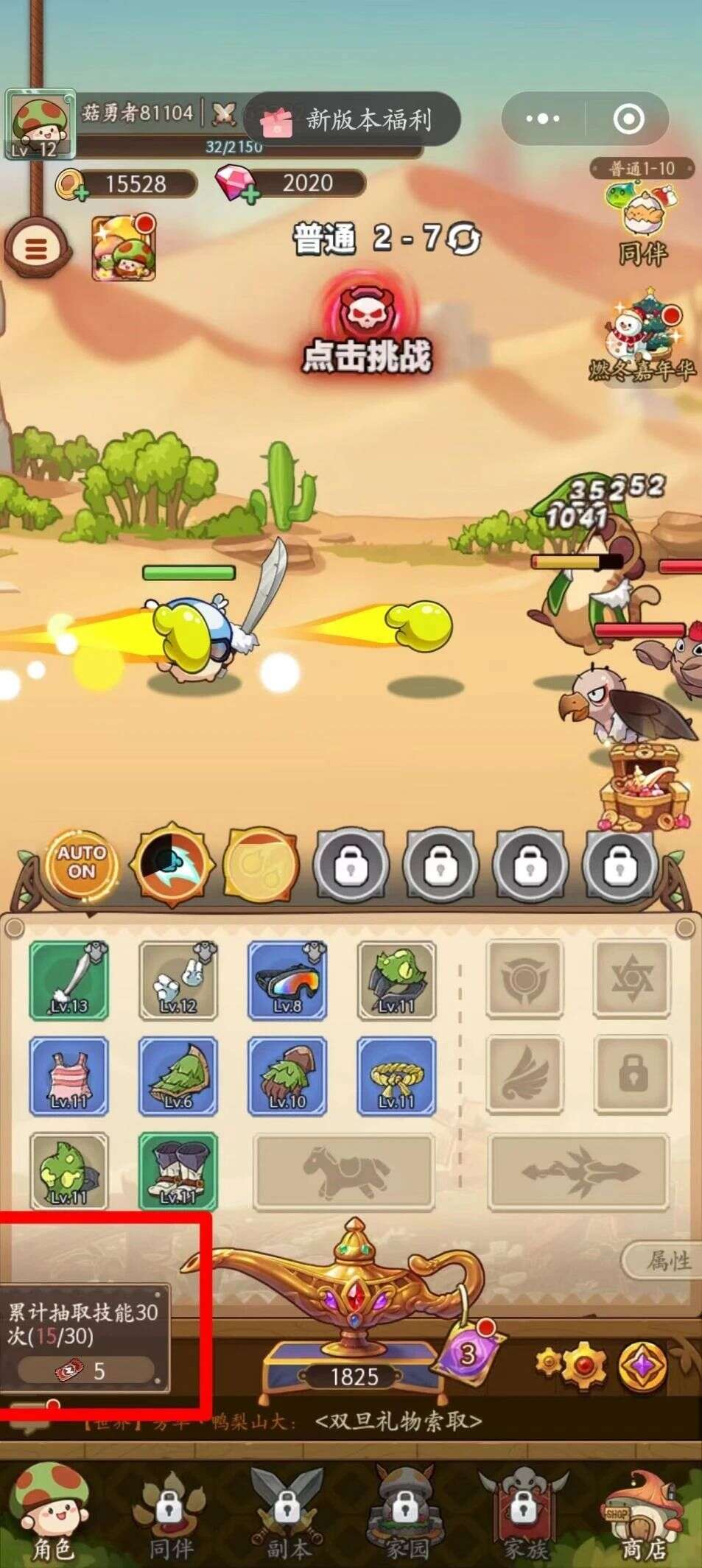702x1568 pixels.
Task: Select the Lv.13 sword equipment slot
Action: tap(69, 980)
